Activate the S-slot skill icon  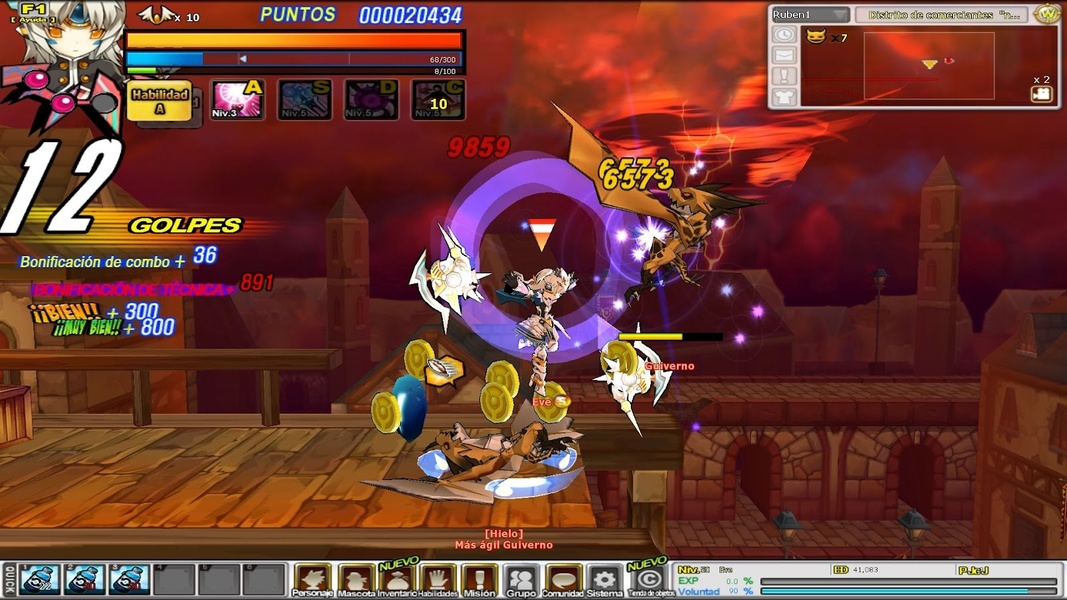click(305, 100)
